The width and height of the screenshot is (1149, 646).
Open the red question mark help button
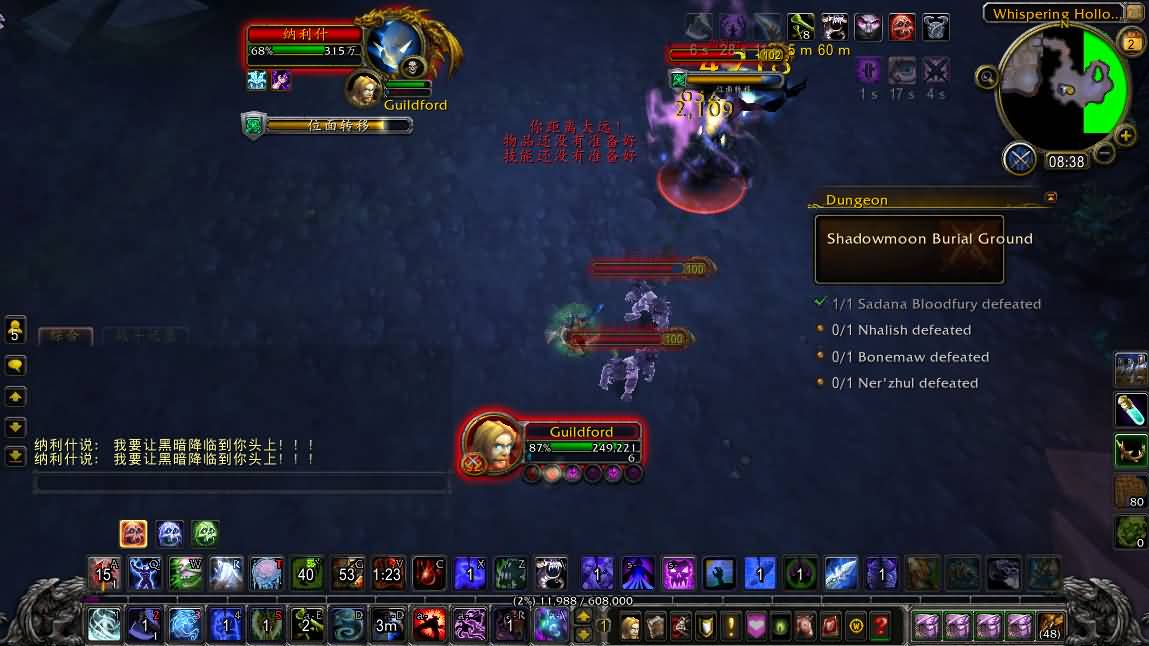(x=881, y=627)
